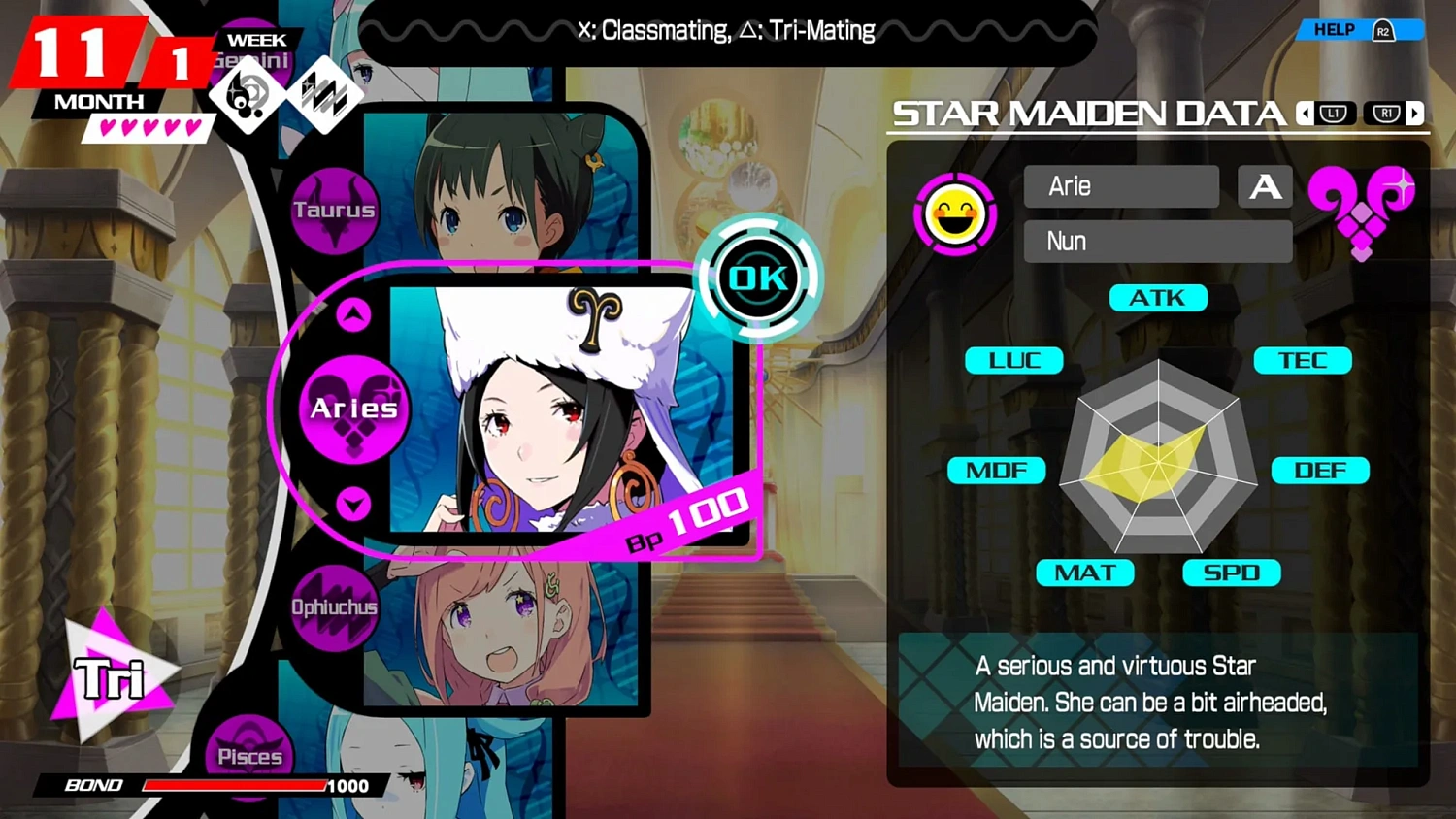
Task: Click the up arrow above Aries portrait
Action: tap(355, 312)
